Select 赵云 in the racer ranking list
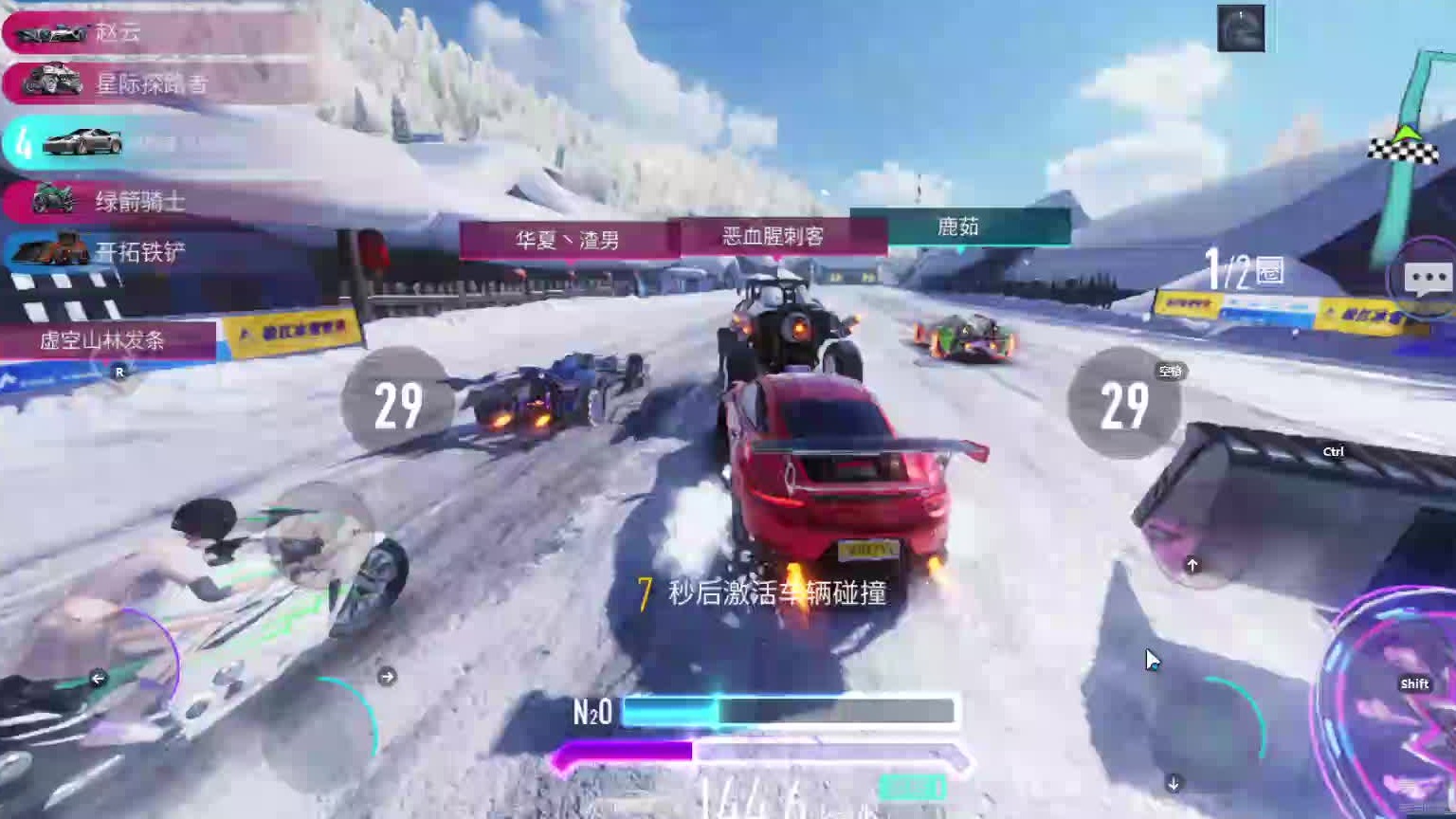 [x=152, y=32]
